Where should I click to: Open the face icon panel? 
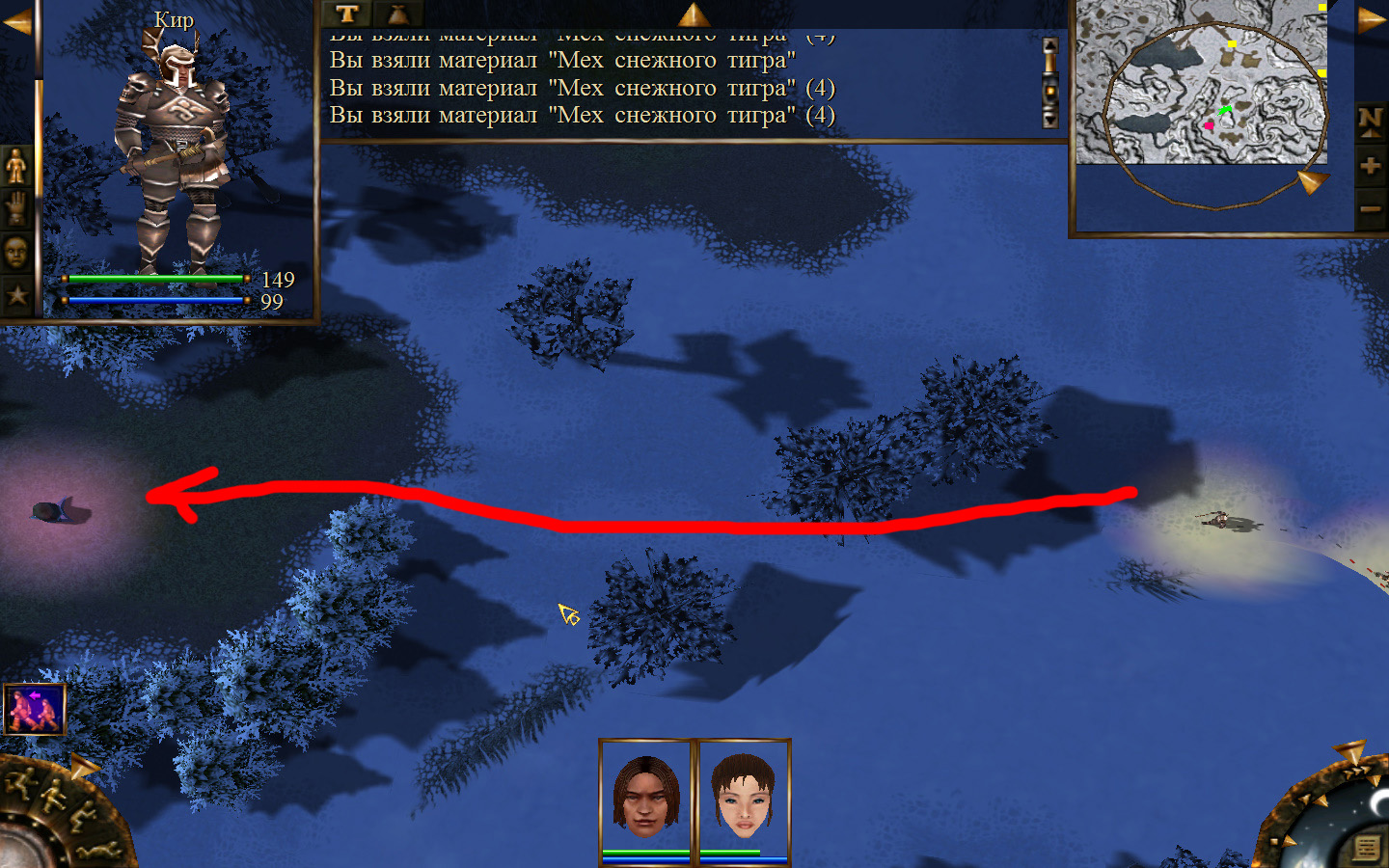pyautogui.click(x=16, y=252)
